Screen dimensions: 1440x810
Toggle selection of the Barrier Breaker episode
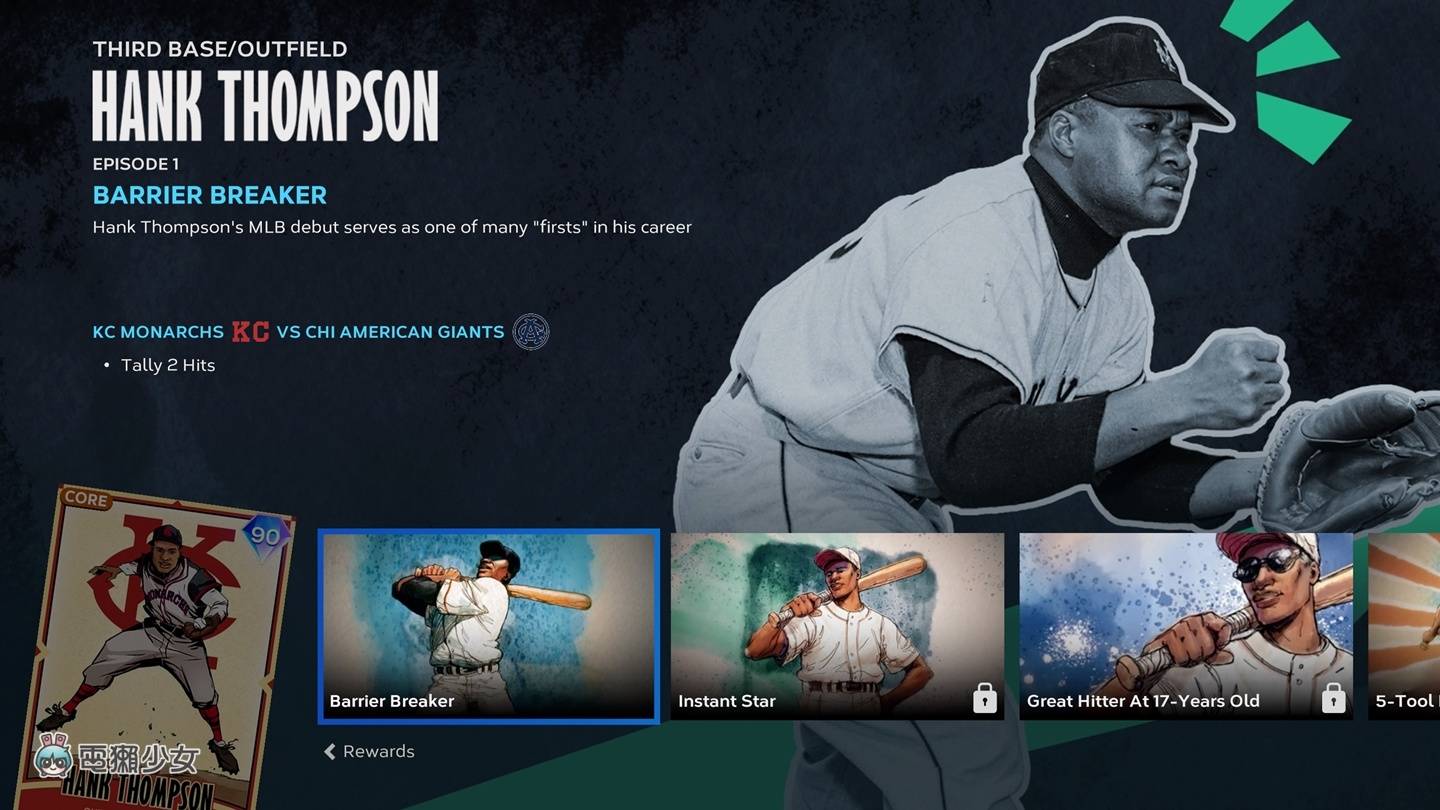(487, 625)
